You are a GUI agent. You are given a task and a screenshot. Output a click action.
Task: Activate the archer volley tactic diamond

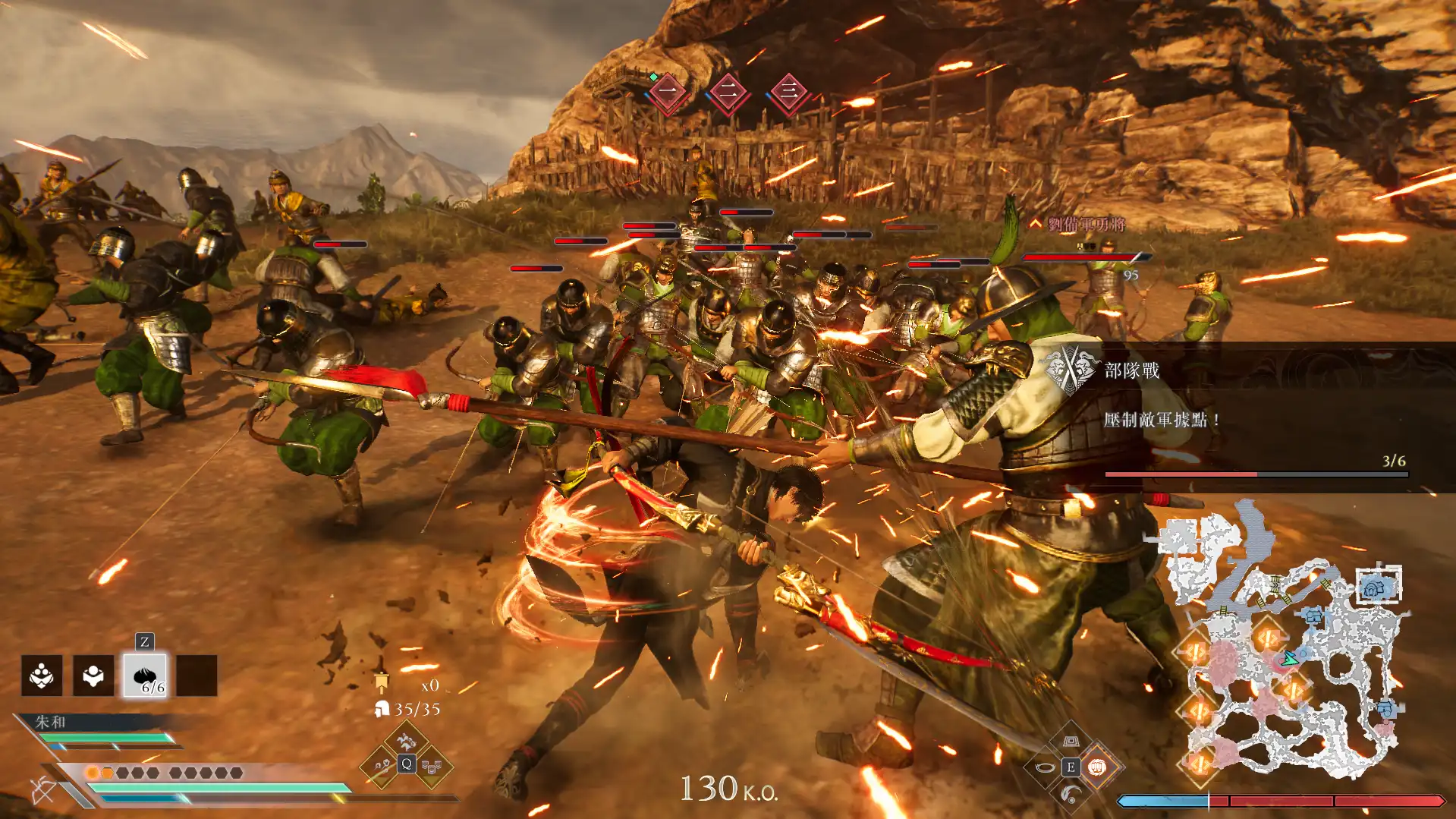[x=381, y=767]
